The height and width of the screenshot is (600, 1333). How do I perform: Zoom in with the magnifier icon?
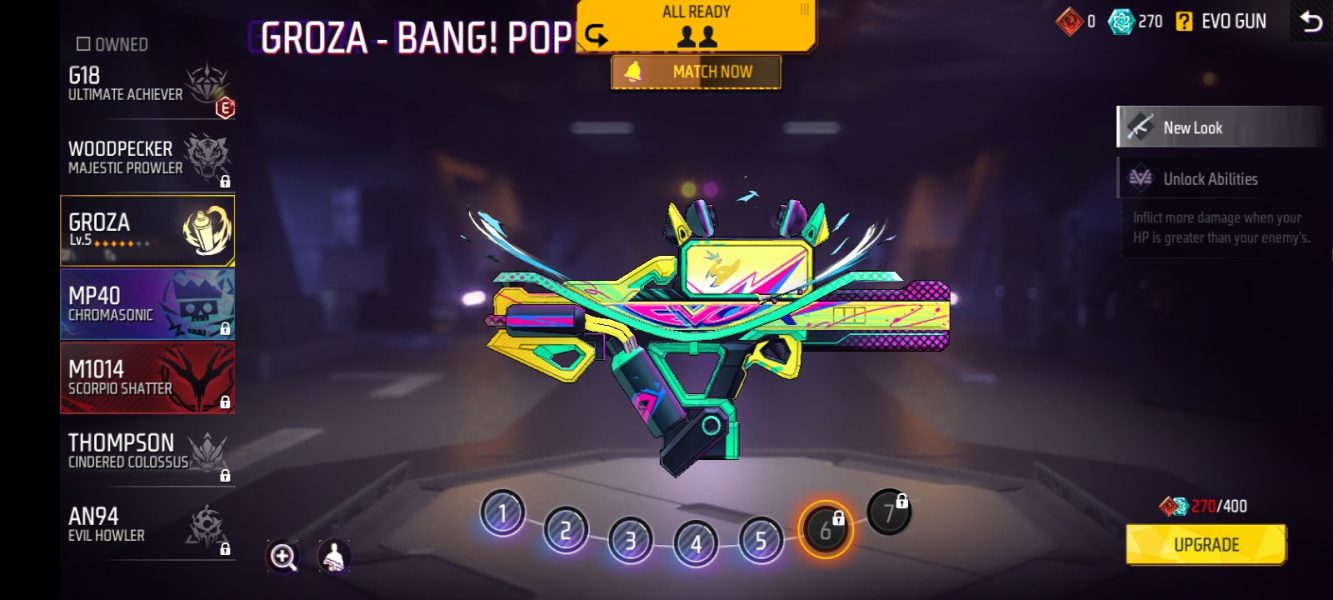(x=283, y=557)
